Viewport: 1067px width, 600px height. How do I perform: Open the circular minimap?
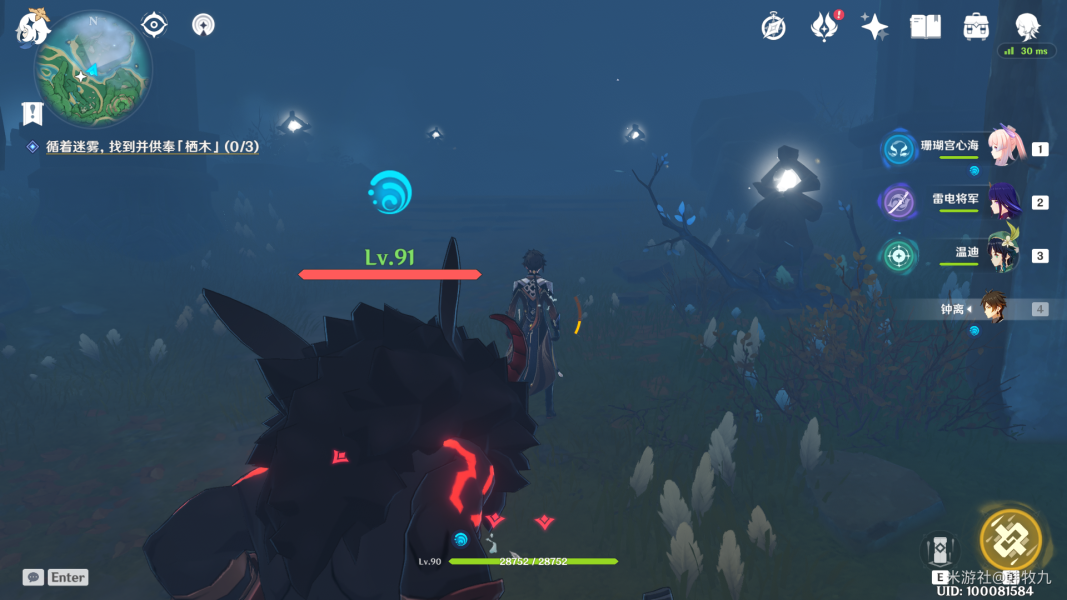pos(93,68)
